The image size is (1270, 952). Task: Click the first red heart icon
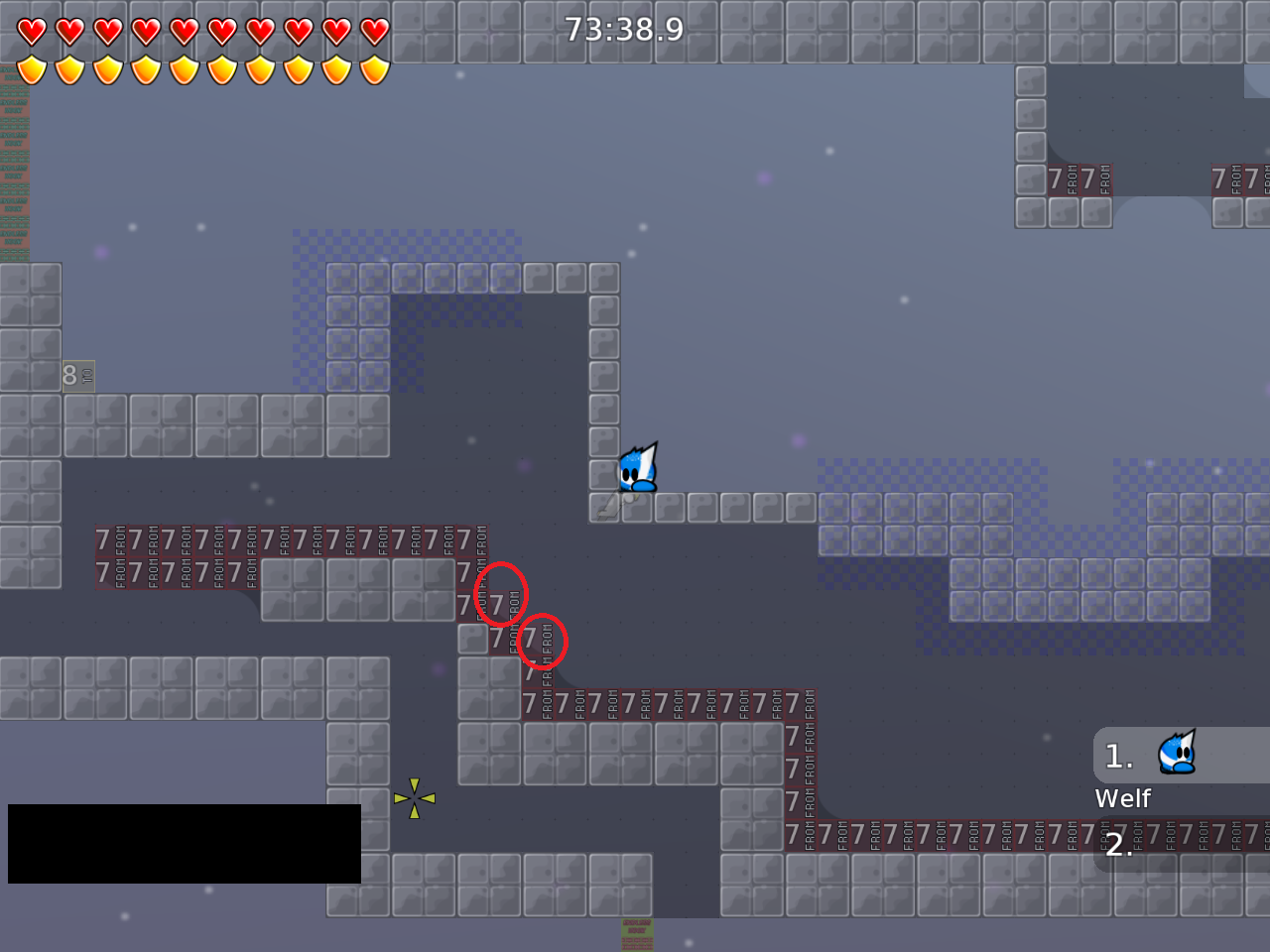pyautogui.click(x=30, y=30)
